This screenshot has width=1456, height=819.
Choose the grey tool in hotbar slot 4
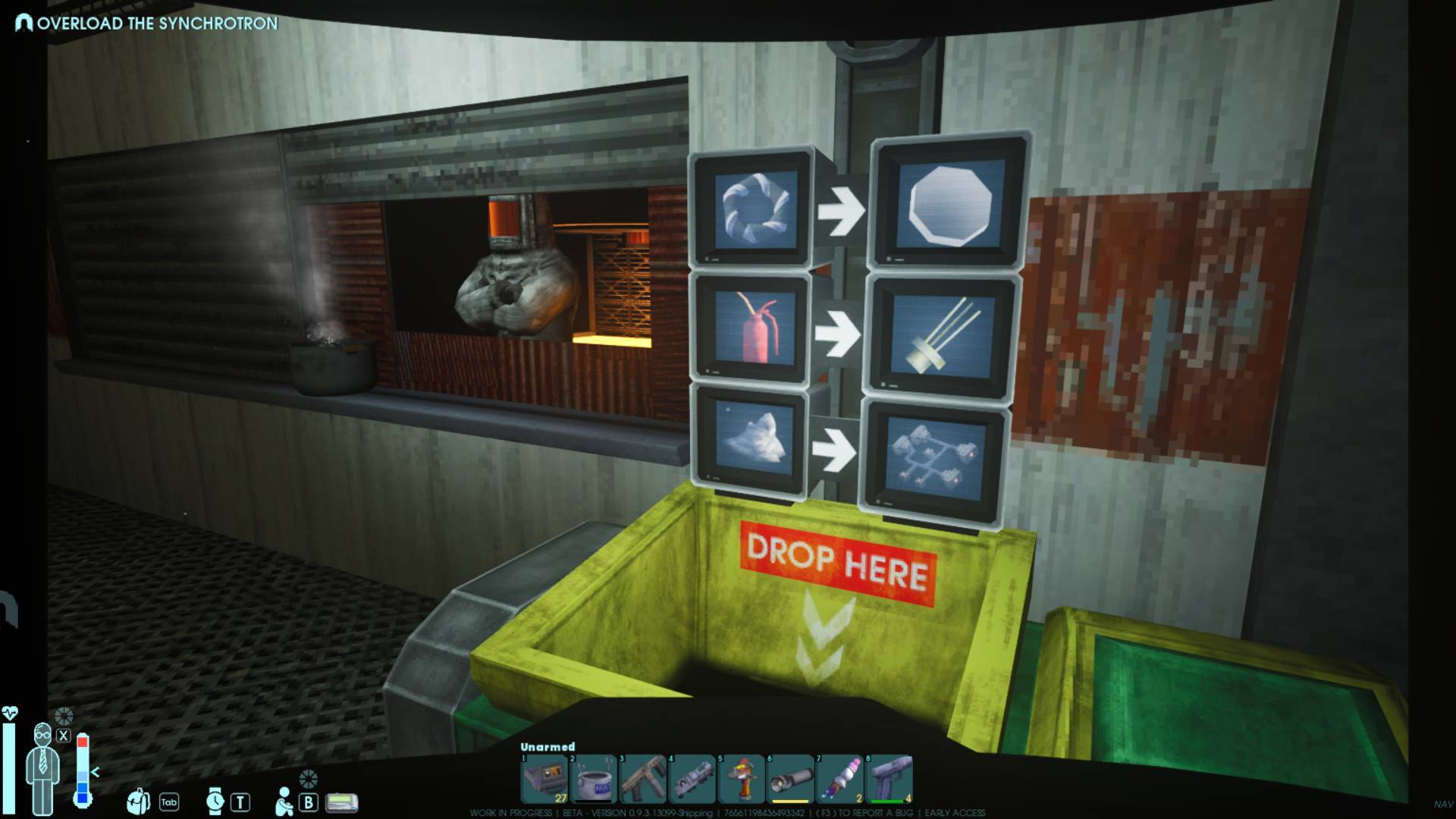(x=692, y=779)
